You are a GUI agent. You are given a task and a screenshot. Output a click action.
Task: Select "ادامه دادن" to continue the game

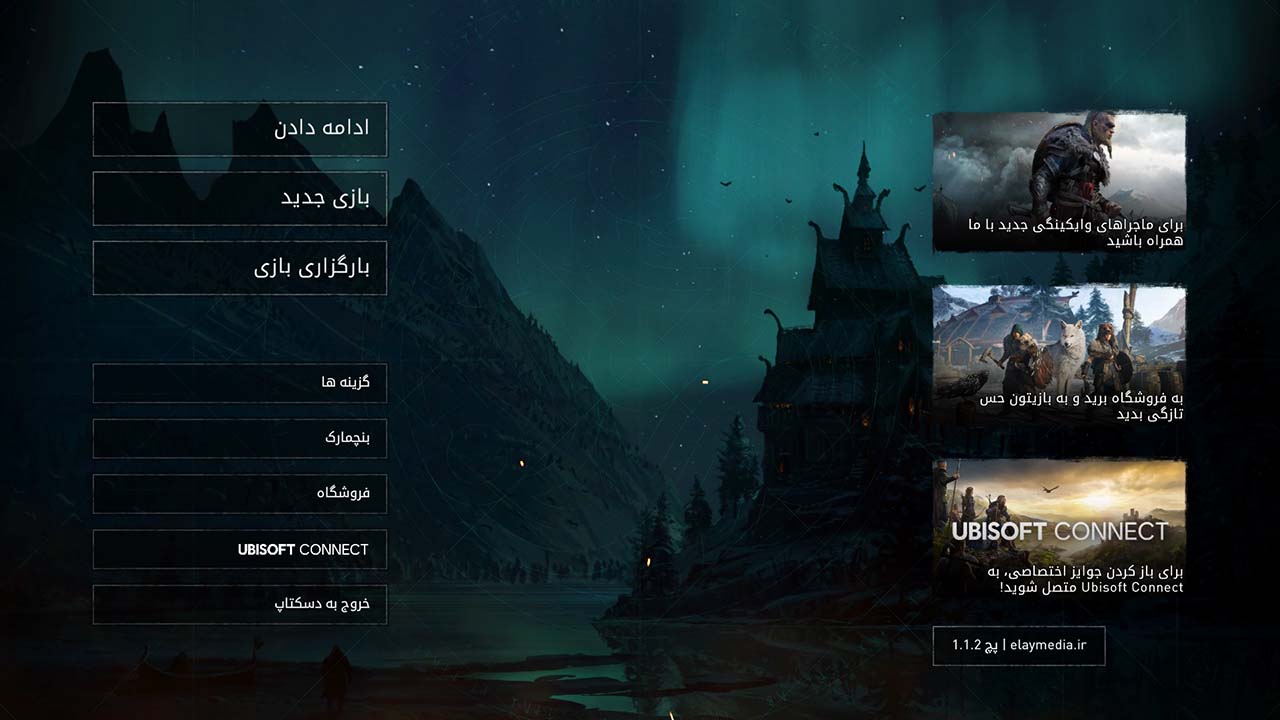coord(239,130)
